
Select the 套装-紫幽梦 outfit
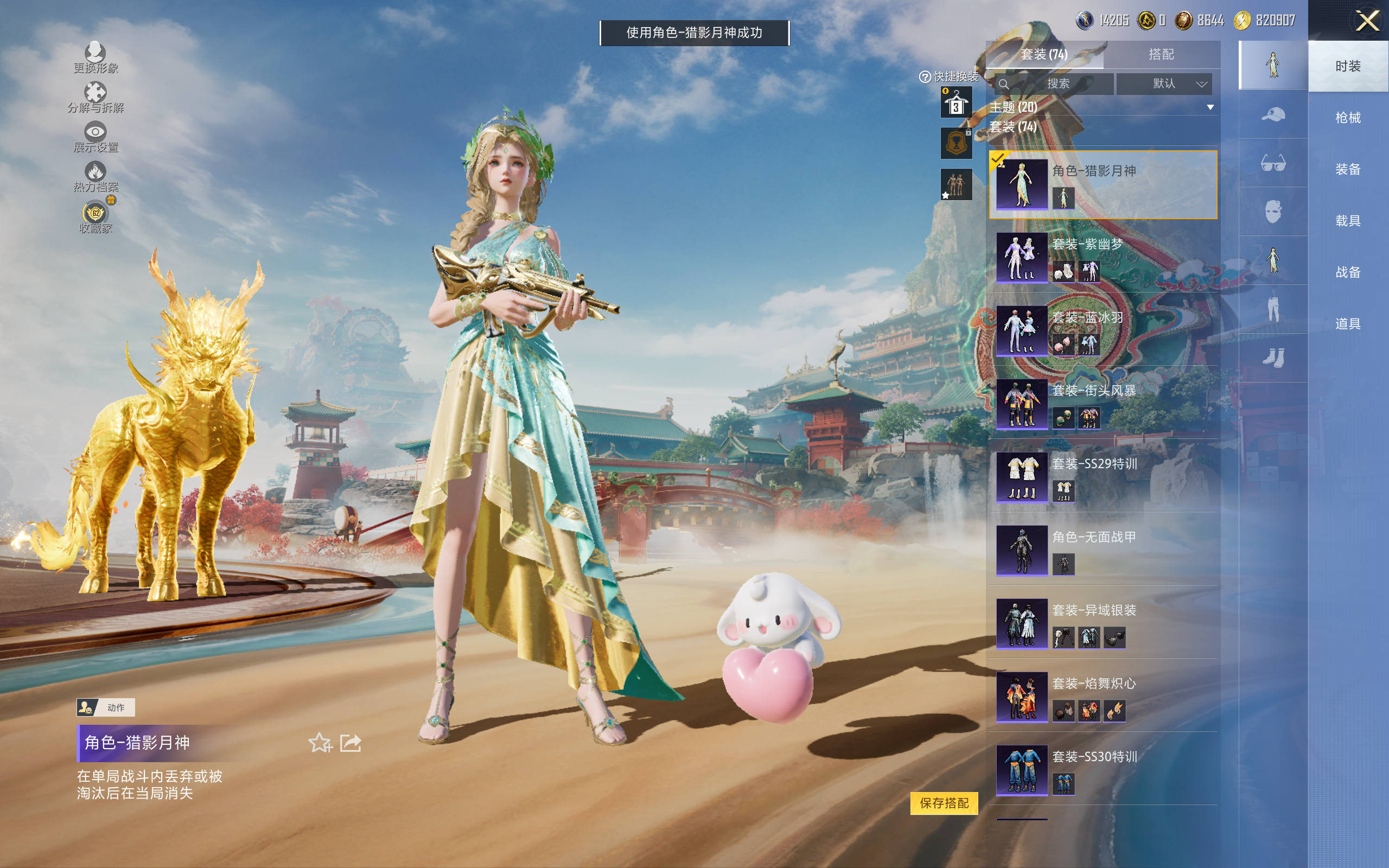click(1105, 258)
